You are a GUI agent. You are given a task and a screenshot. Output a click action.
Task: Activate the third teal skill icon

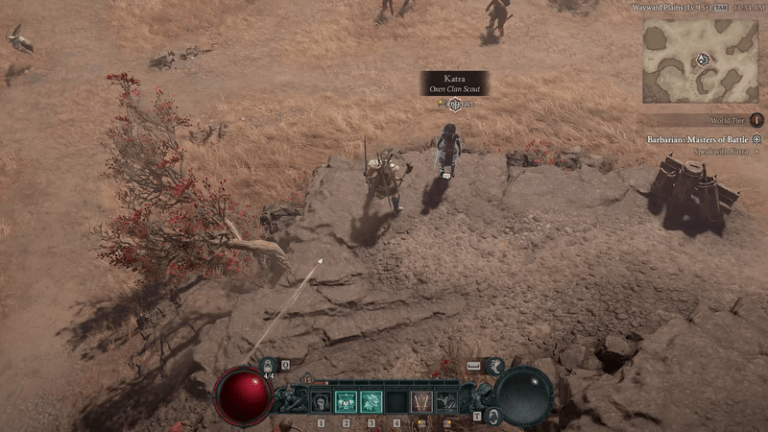coord(371,402)
